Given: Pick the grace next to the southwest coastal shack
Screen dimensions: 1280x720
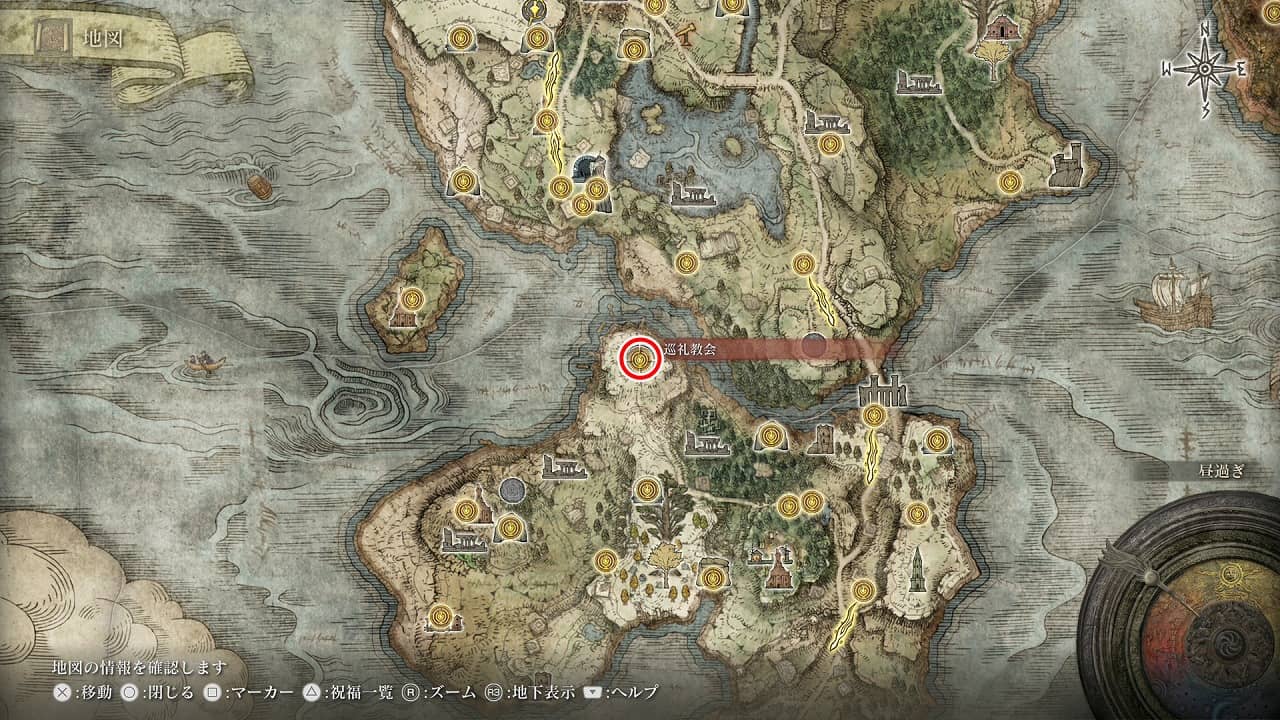Looking at the screenshot, I should click(438, 616).
